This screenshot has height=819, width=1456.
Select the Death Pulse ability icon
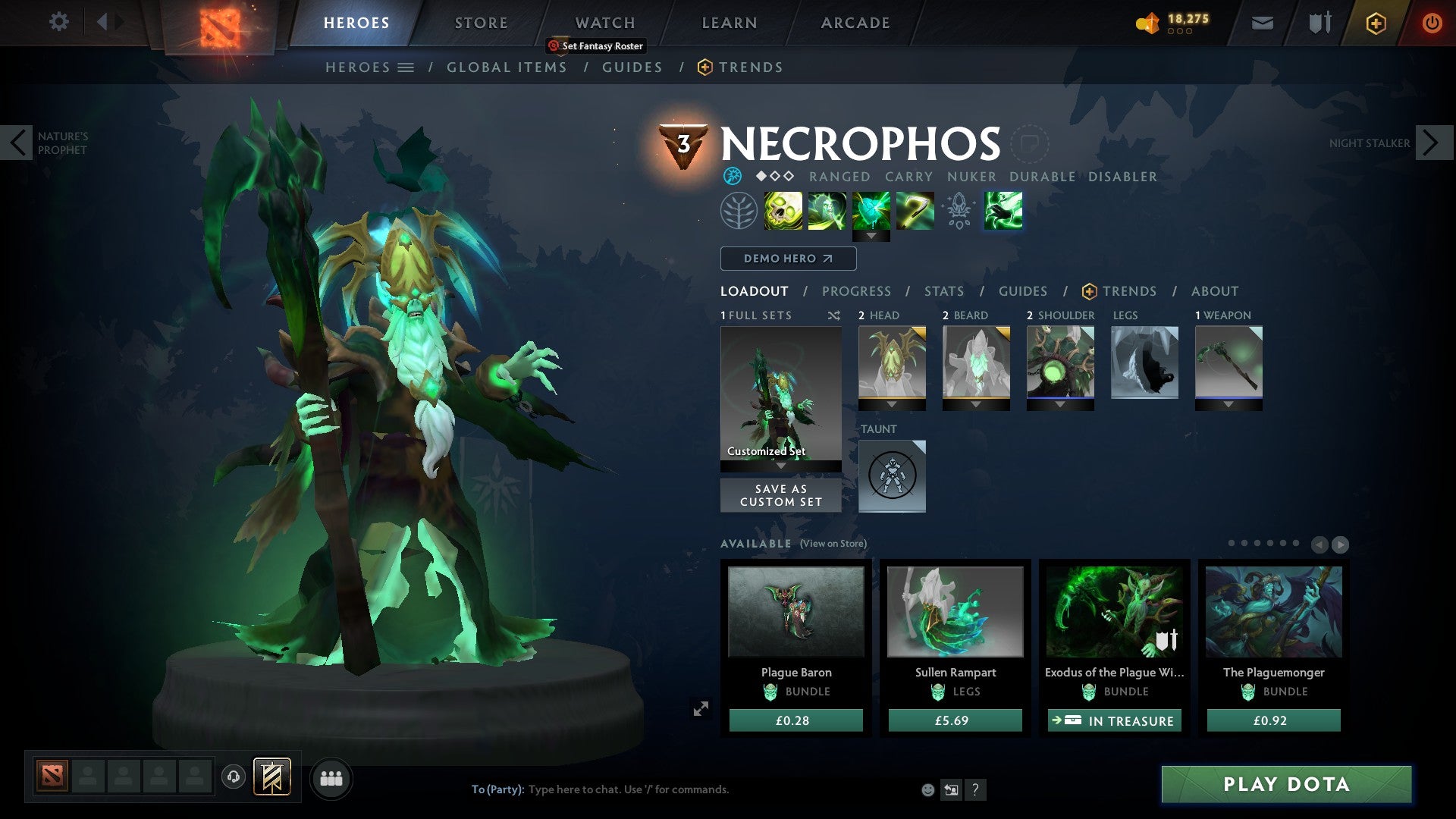coord(785,210)
